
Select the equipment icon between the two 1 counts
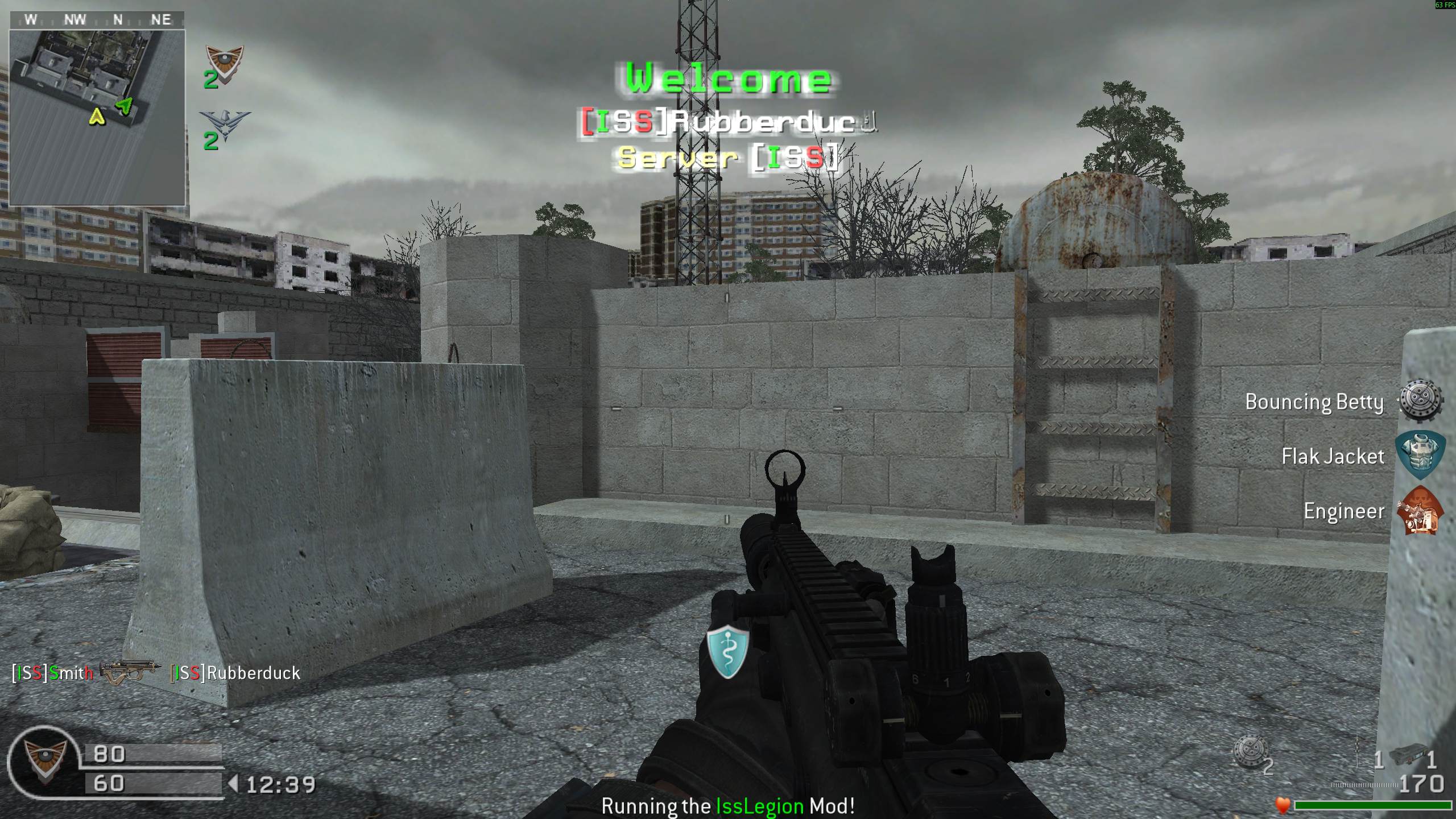coord(1407,756)
